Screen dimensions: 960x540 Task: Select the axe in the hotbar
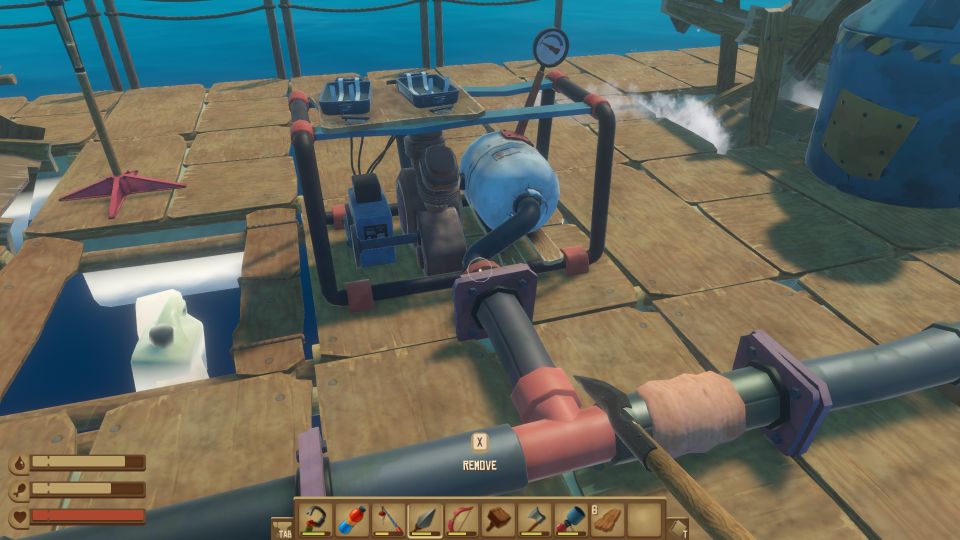pos(533,519)
